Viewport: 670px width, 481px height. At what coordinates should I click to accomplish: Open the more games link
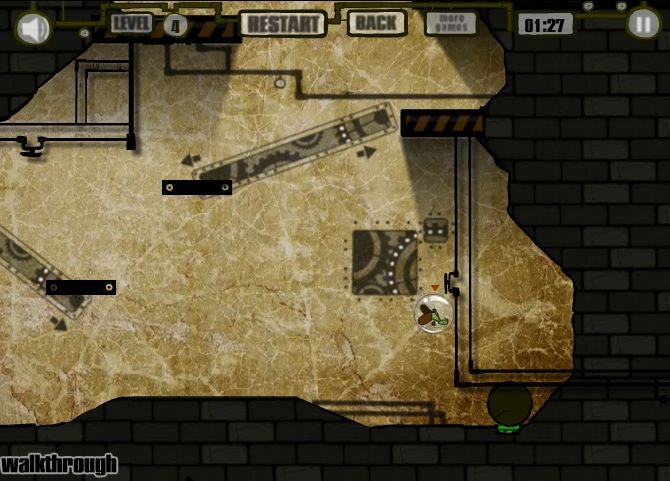[x=451, y=23]
